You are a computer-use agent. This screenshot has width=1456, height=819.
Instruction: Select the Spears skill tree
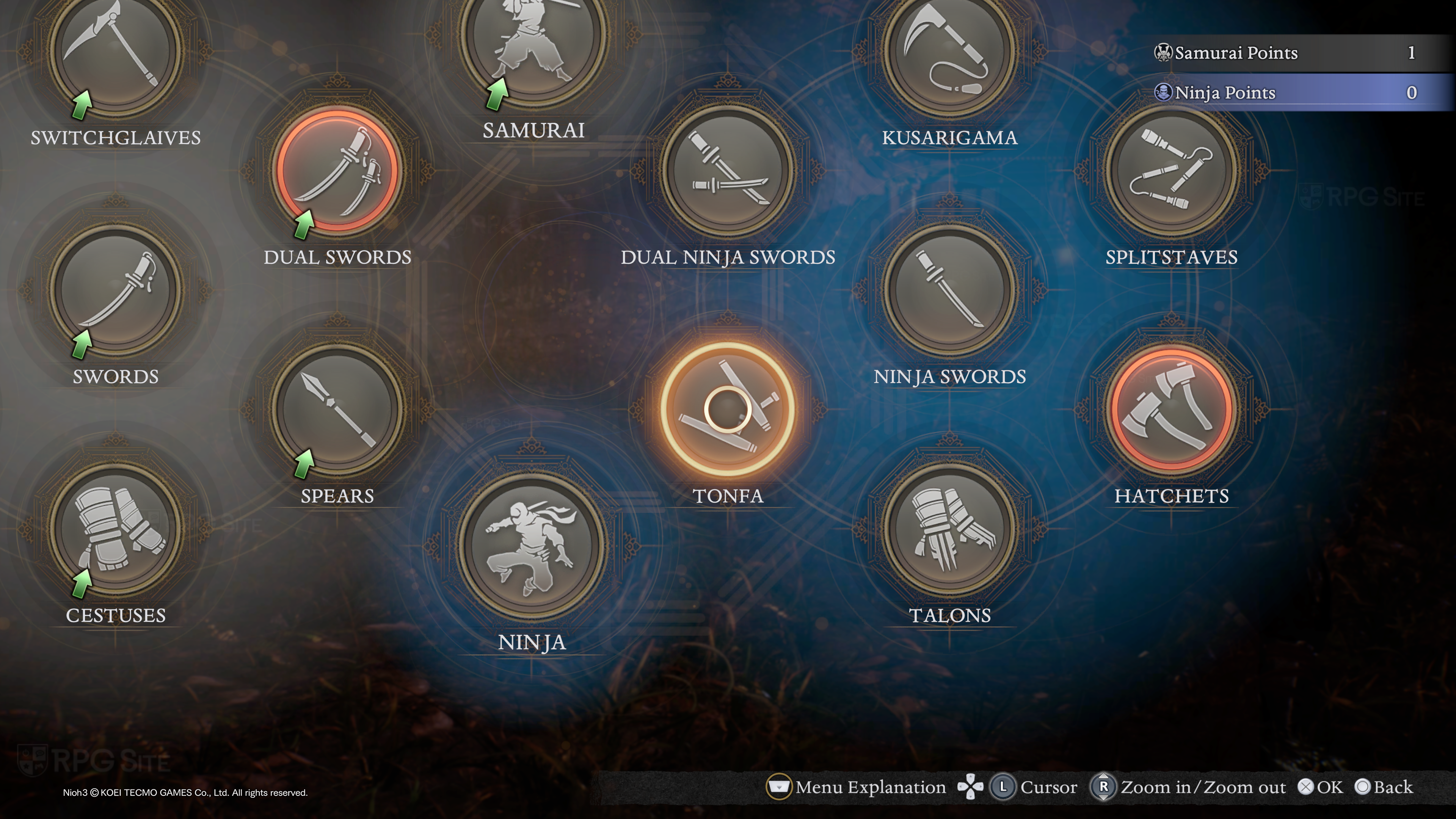pyautogui.click(x=338, y=409)
